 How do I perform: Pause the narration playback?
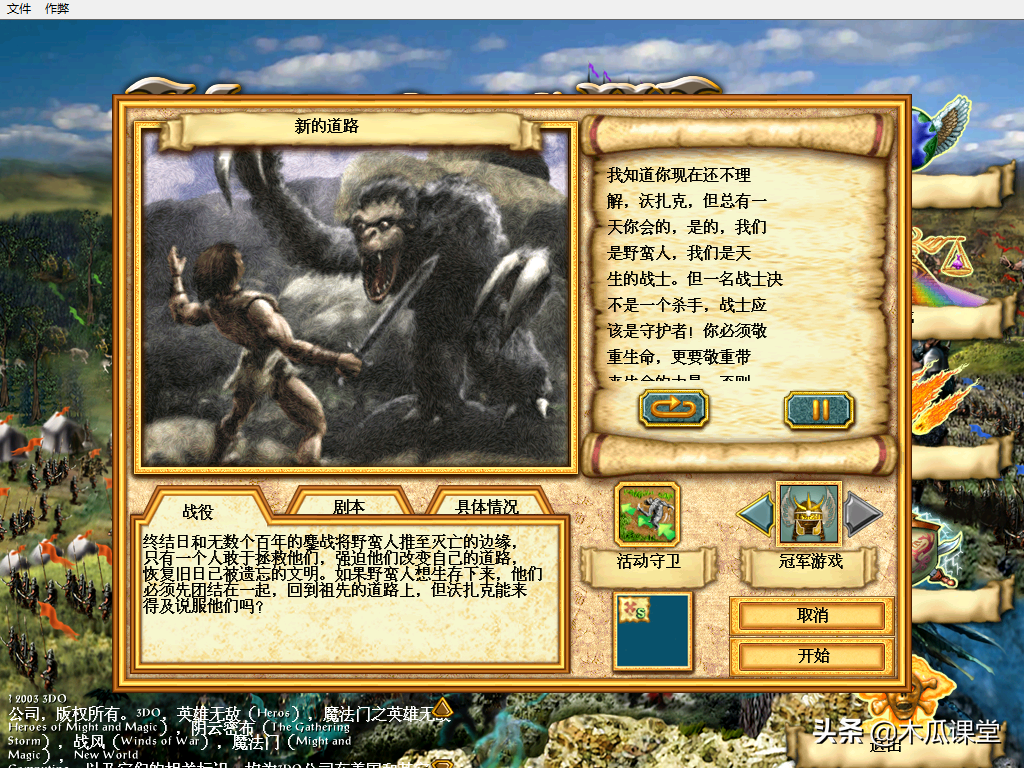[x=819, y=408]
